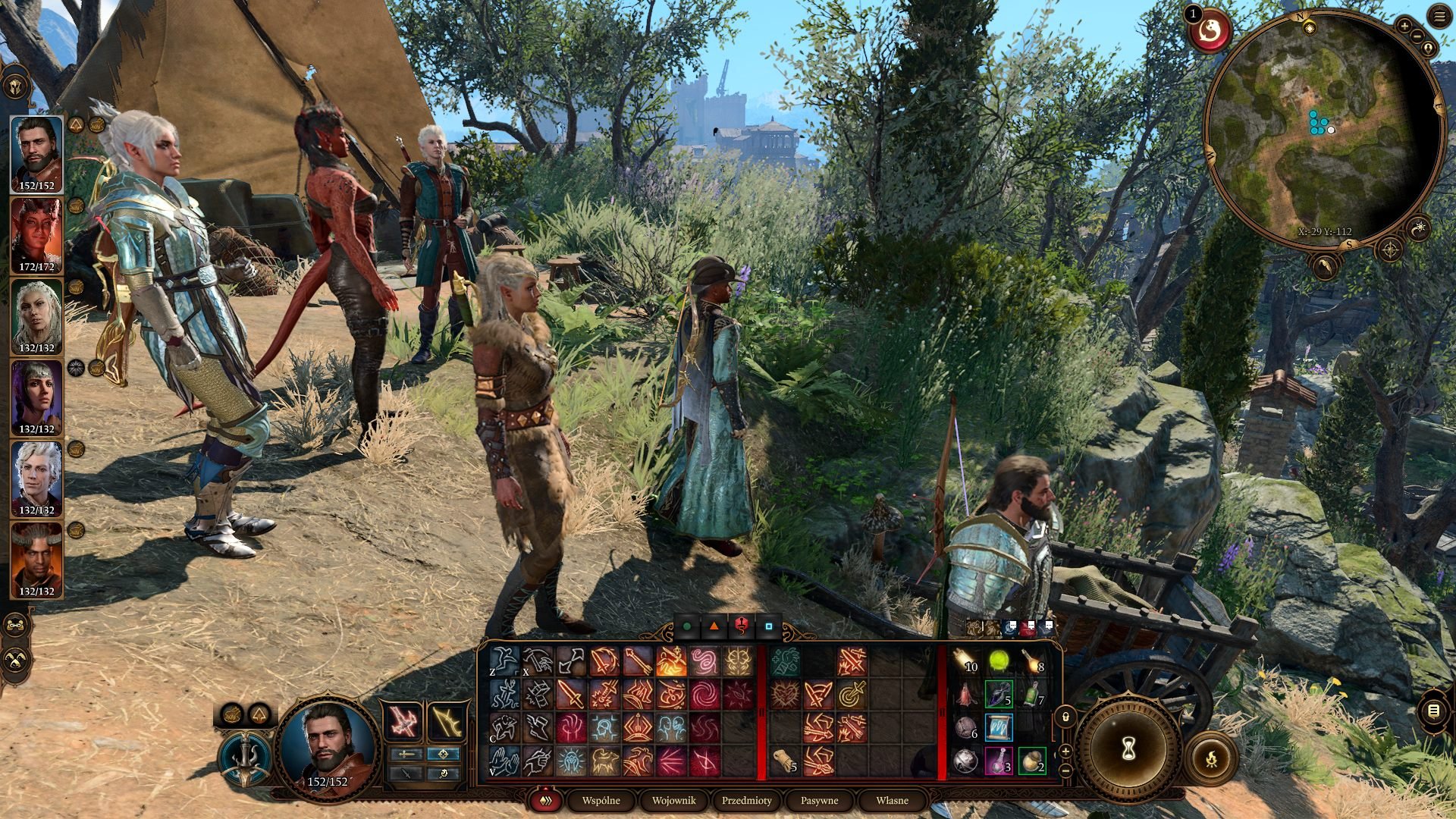Switch to the Wspólne hotbar tab
This screenshot has height=819, width=1456.
(601, 800)
